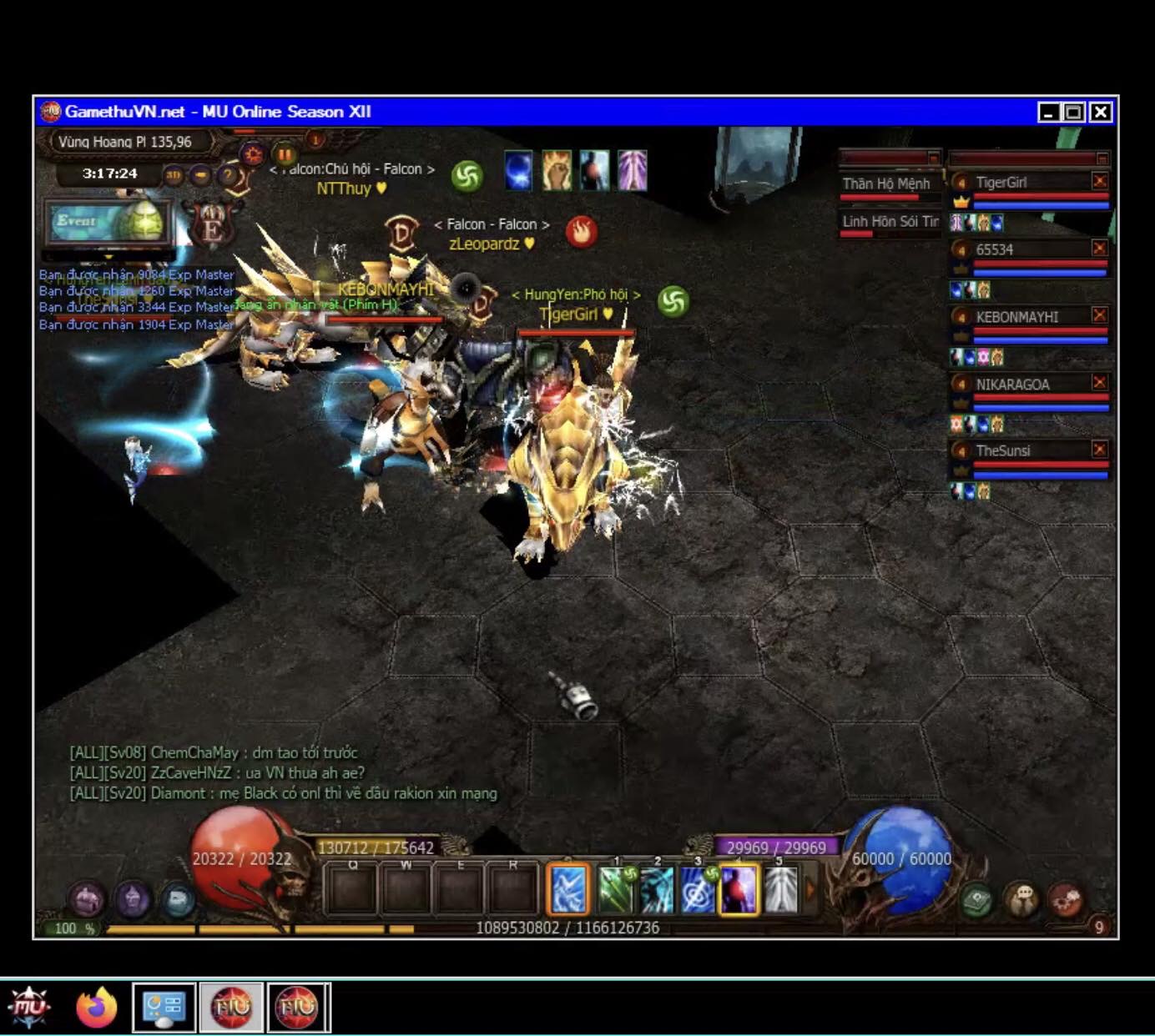This screenshot has height=1036, width=1155.
Task: Open the red E shield emblem
Action: (x=212, y=225)
